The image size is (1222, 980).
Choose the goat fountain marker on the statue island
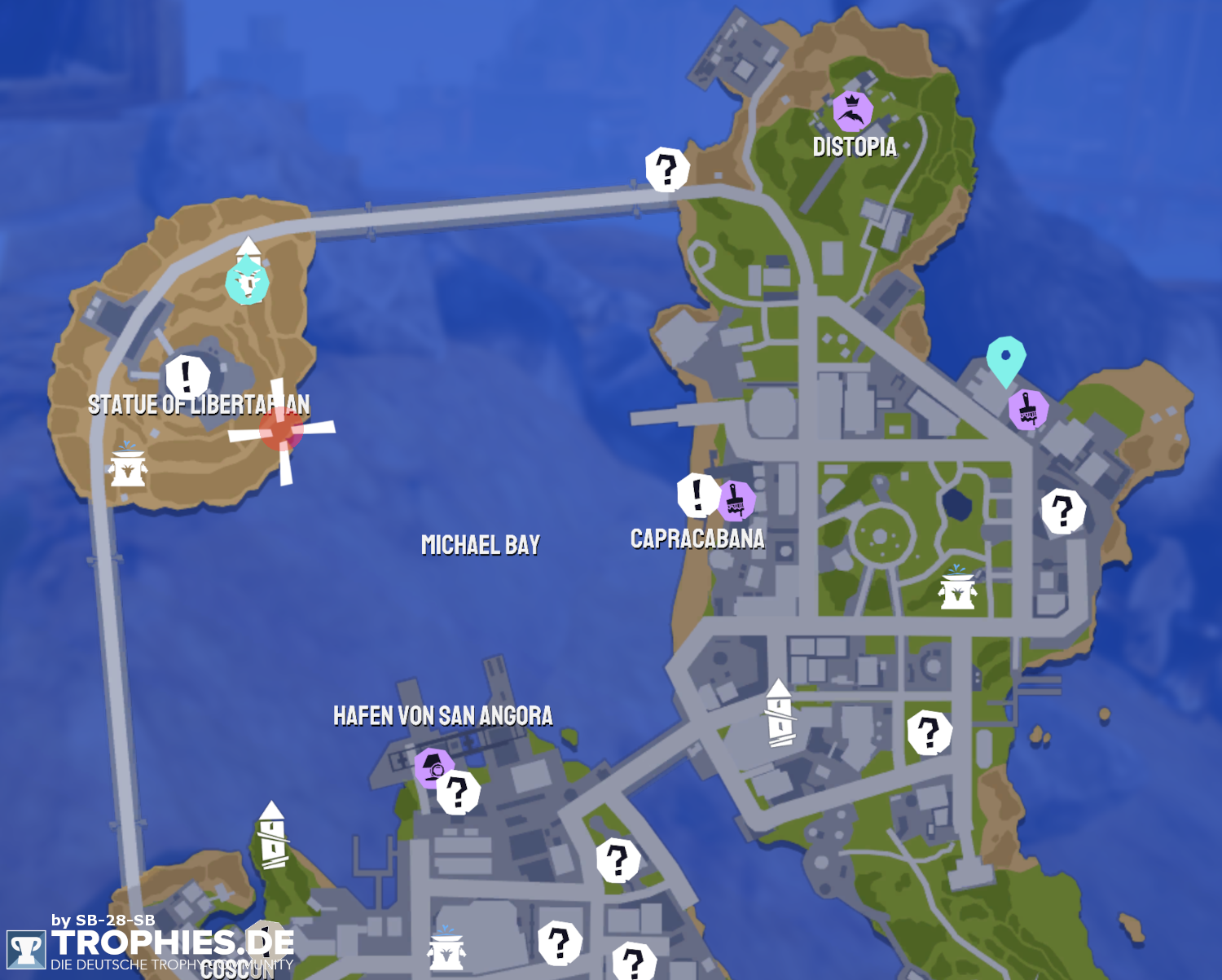pos(128,465)
